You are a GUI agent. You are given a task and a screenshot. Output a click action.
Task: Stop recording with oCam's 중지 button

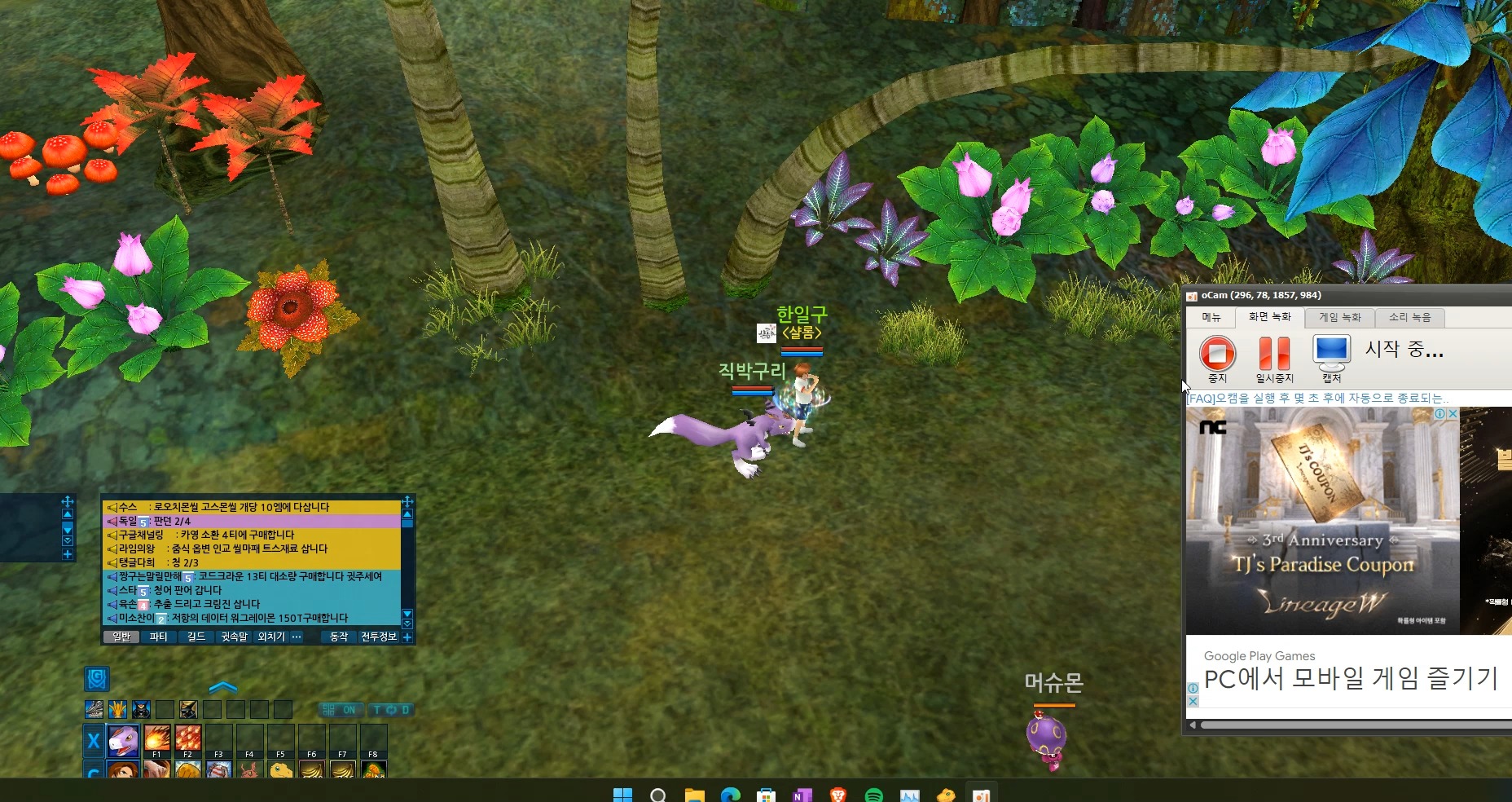pyautogui.click(x=1217, y=355)
